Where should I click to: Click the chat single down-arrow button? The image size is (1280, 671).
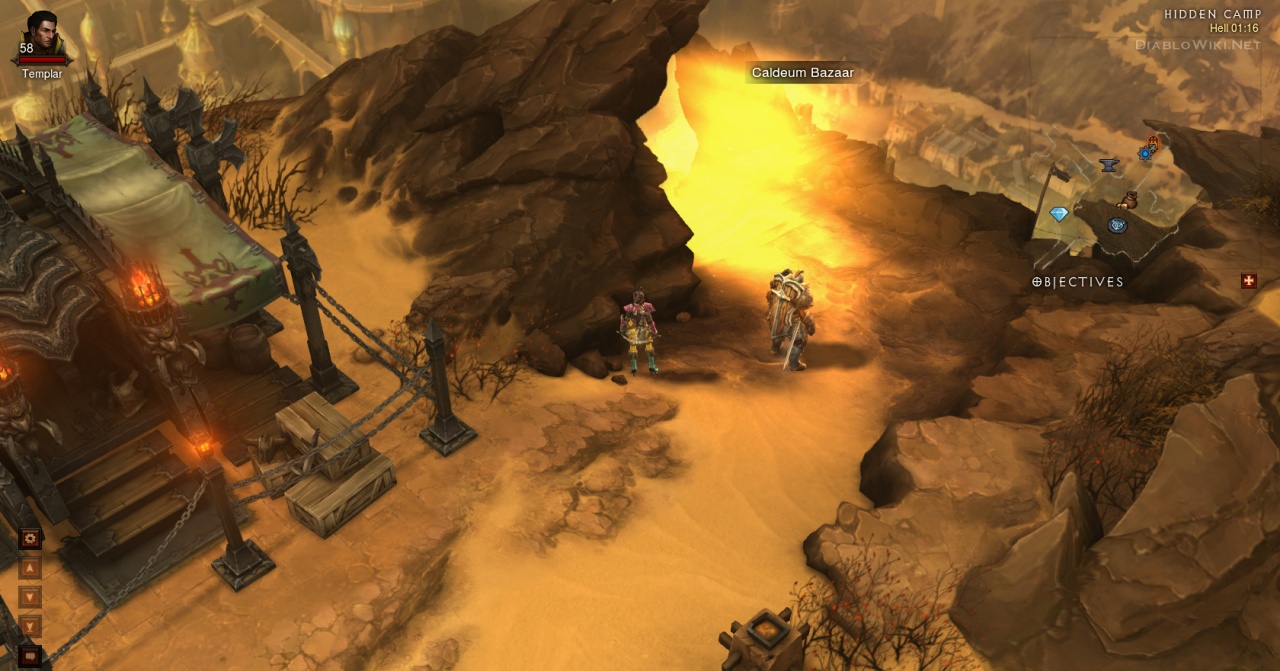click(x=30, y=597)
